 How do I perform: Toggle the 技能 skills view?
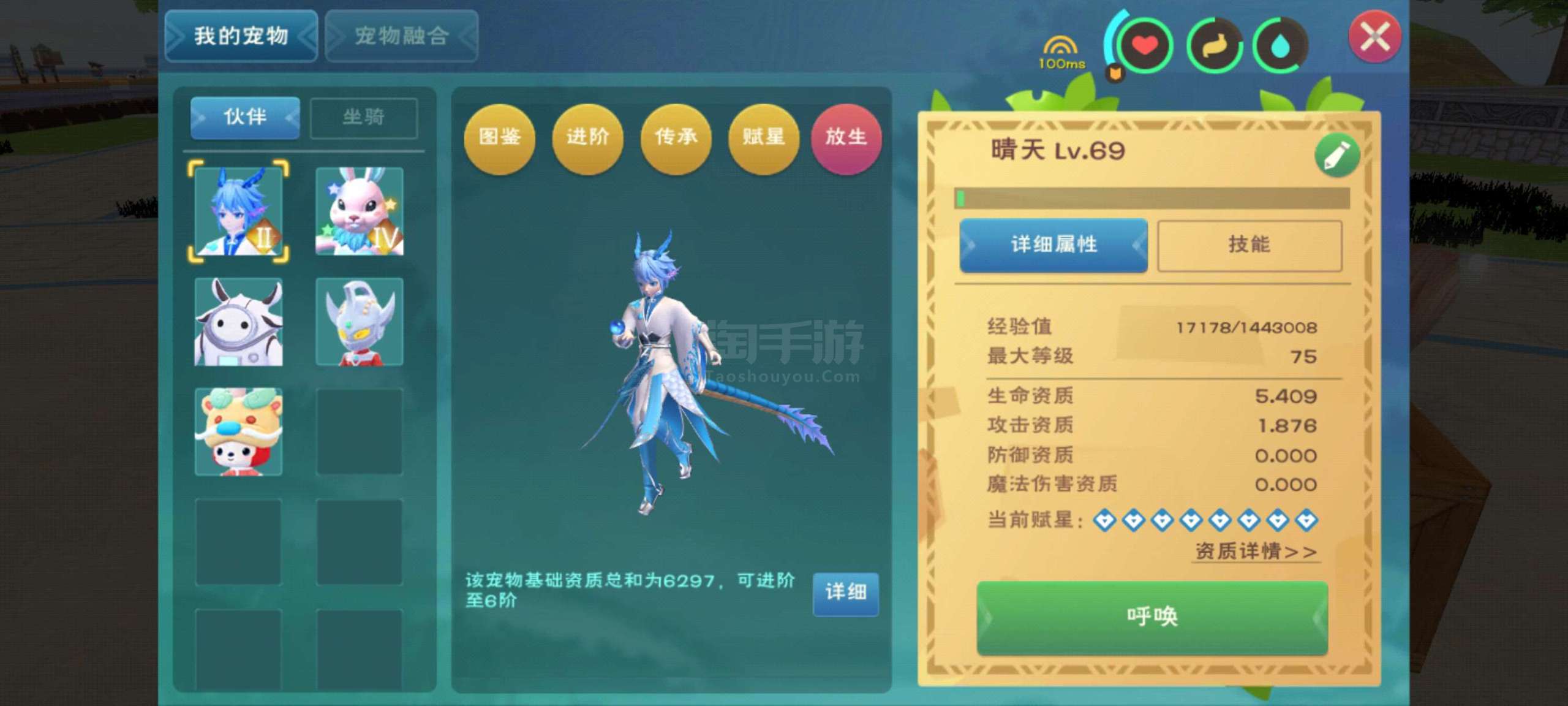pos(1249,245)
